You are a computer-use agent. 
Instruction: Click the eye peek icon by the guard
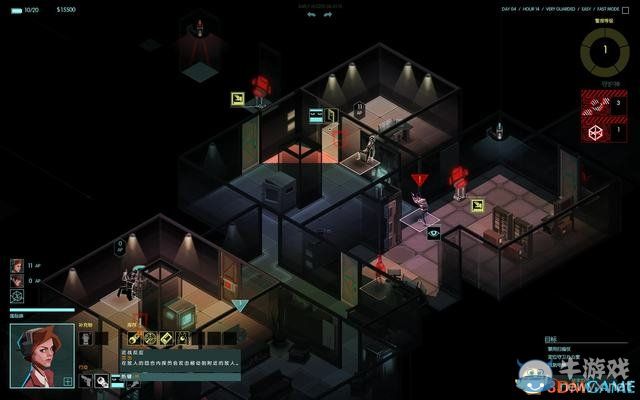coord(434,232)
